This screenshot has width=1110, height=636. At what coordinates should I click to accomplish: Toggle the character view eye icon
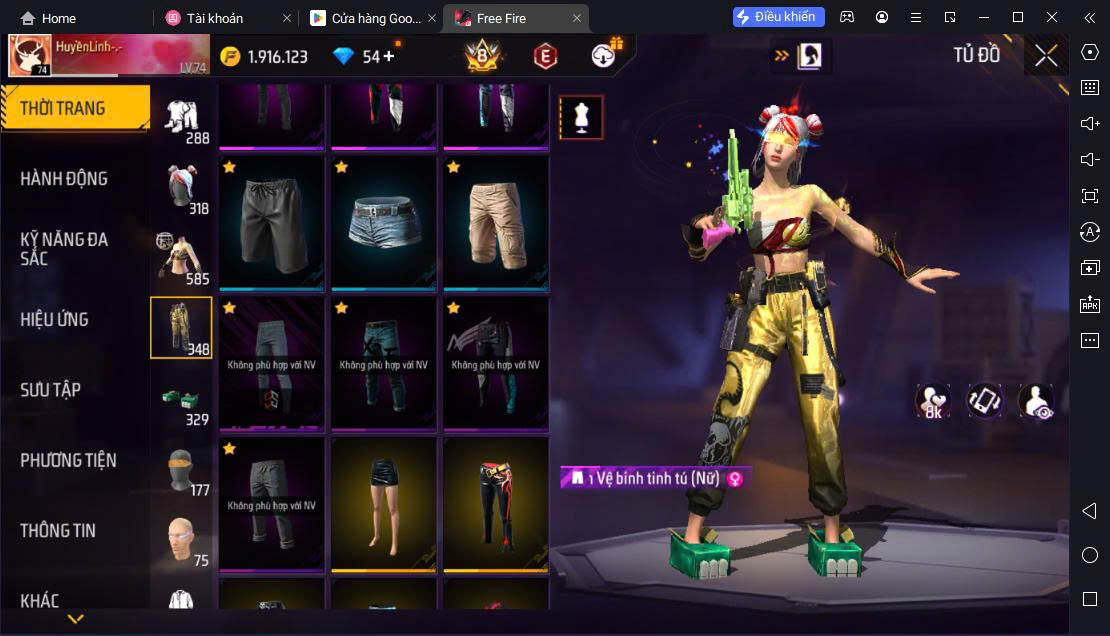point(1035,401)
